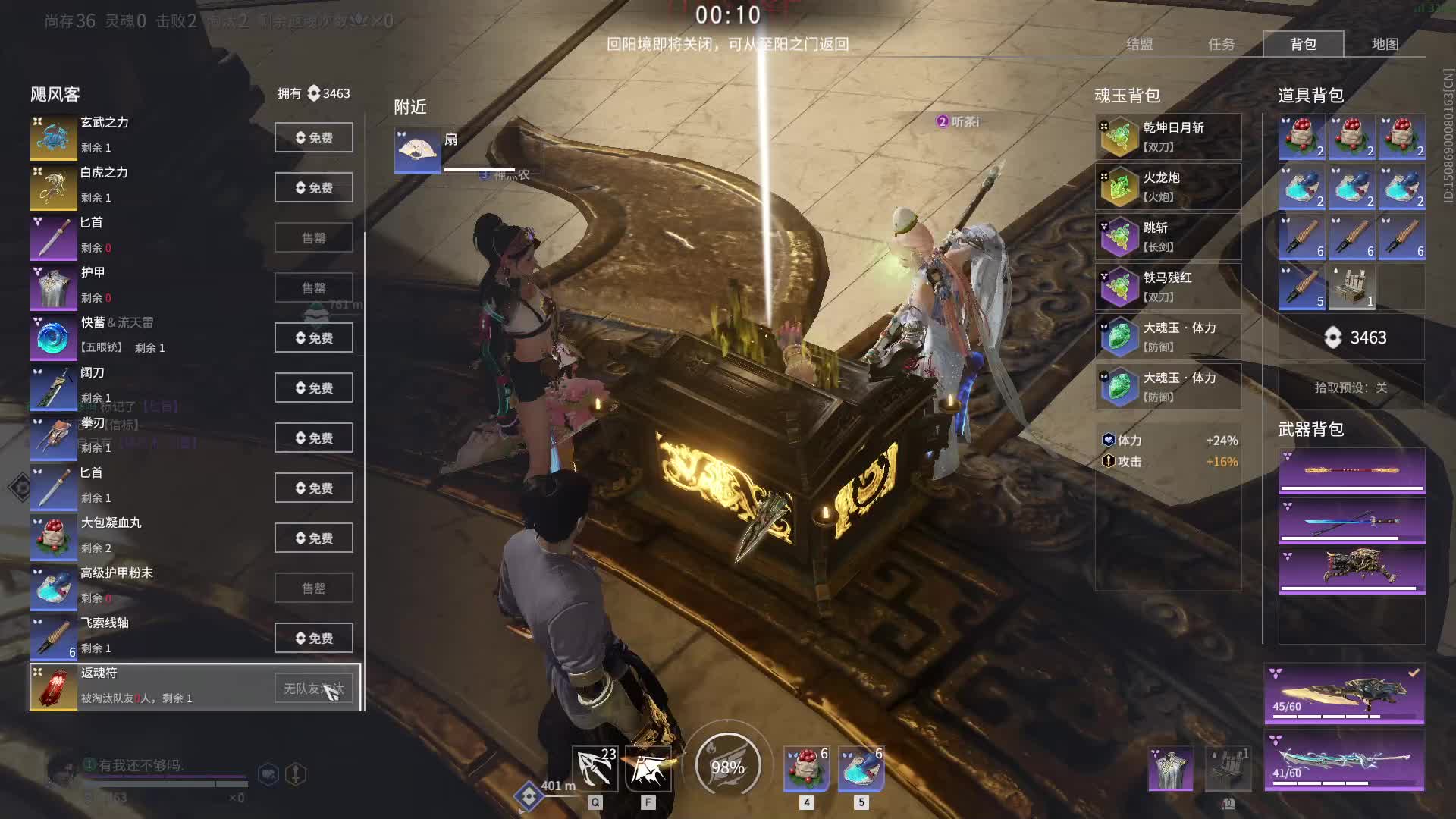Select the chest item in 道具背包
The height and width of the screenshot is (819, 1456).
(1351, 287)
